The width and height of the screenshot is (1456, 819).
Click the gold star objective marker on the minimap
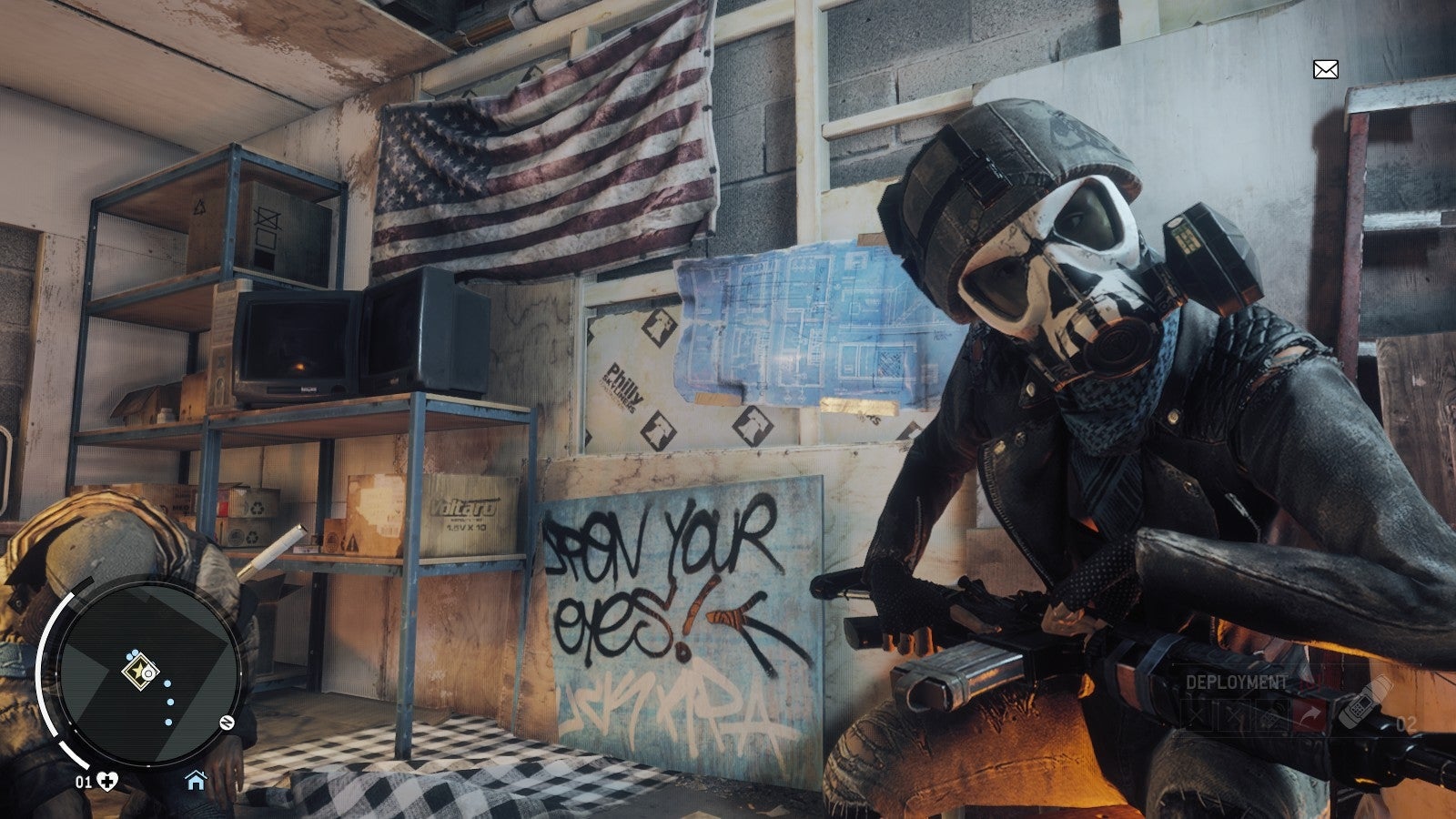tap(136, 673)
